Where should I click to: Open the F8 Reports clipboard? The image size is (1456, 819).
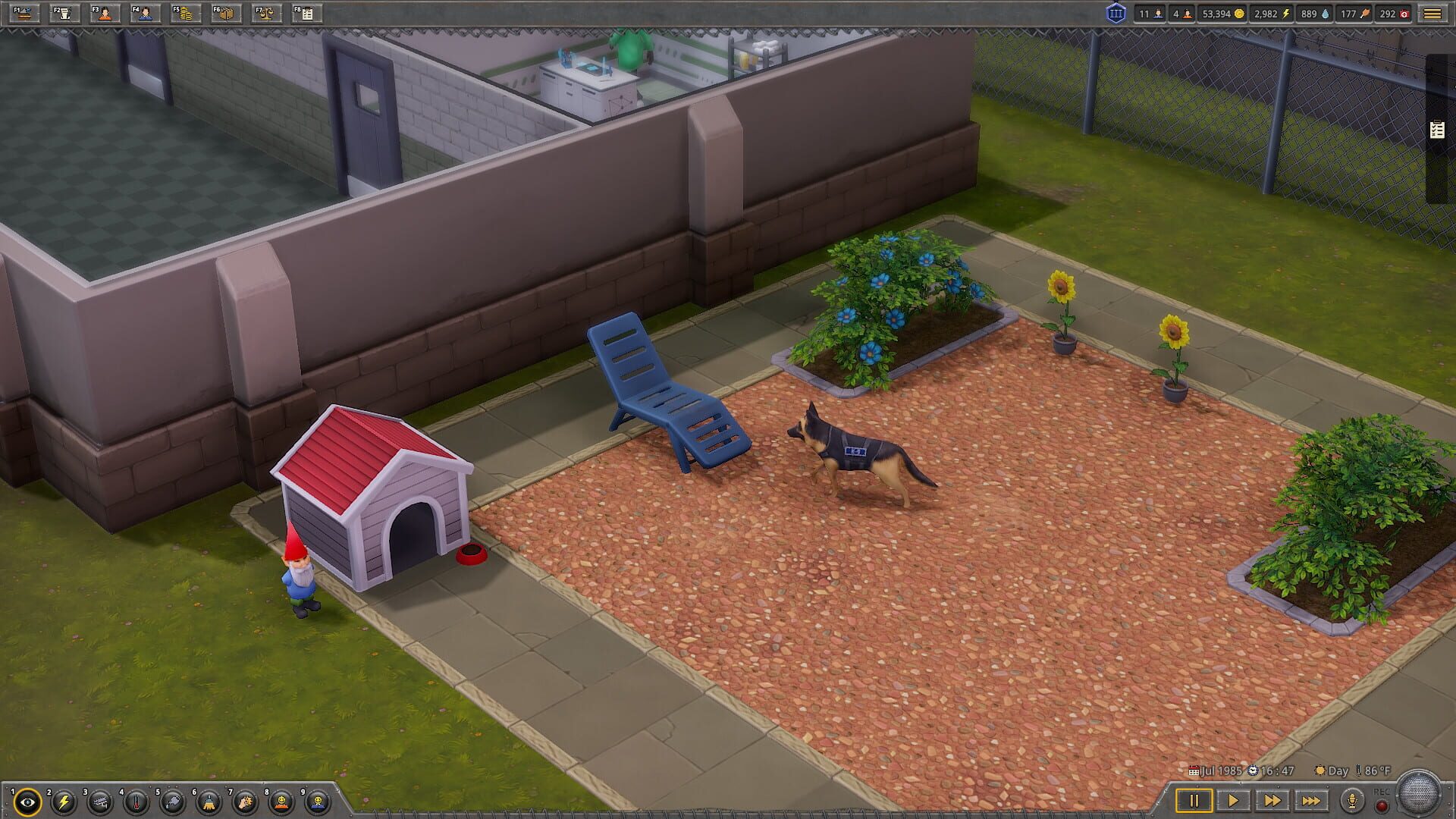[x=306, y=14]
